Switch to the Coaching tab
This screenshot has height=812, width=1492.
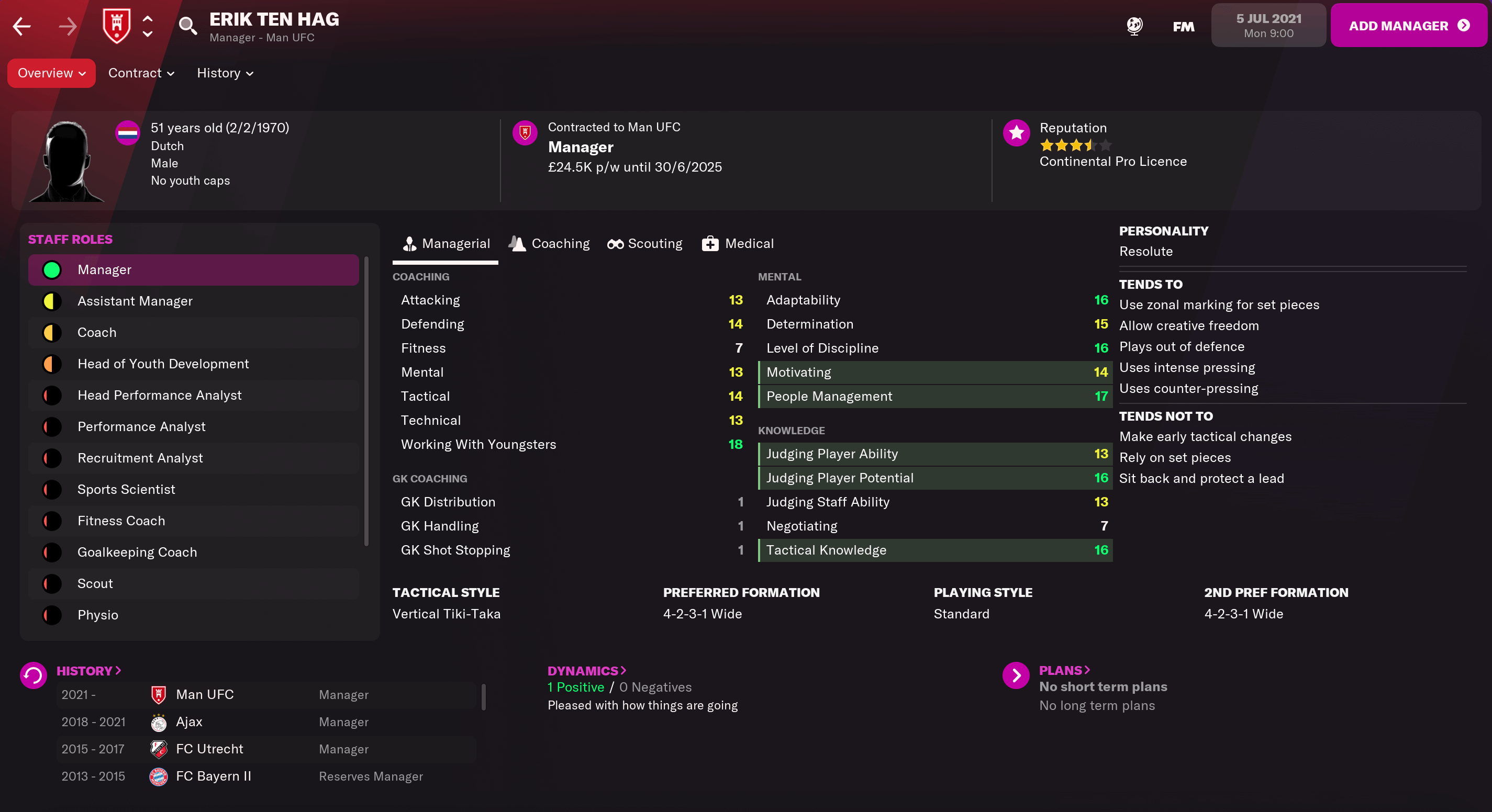549,243
